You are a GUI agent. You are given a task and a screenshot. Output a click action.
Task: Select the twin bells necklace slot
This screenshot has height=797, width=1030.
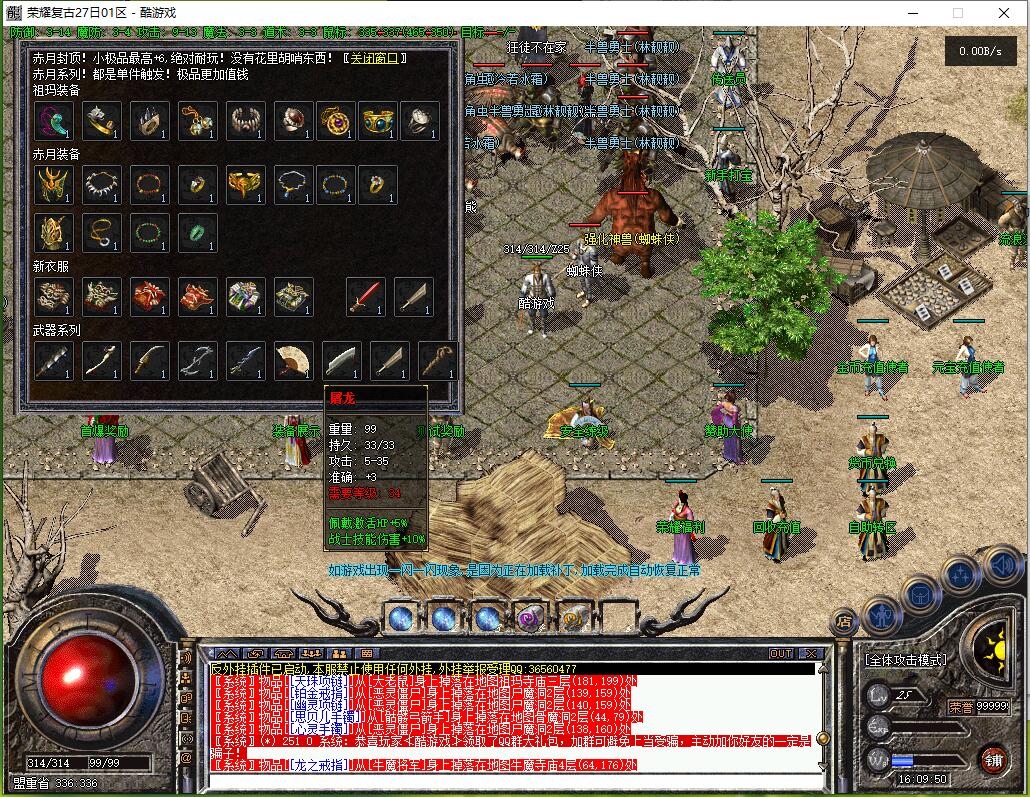pos(198,121)
